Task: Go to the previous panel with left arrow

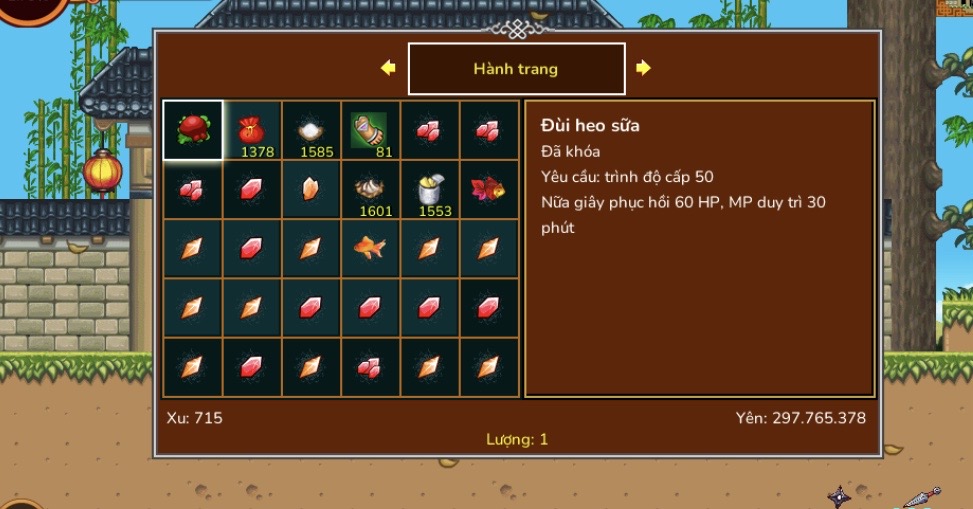Action: tap(388, 68)
